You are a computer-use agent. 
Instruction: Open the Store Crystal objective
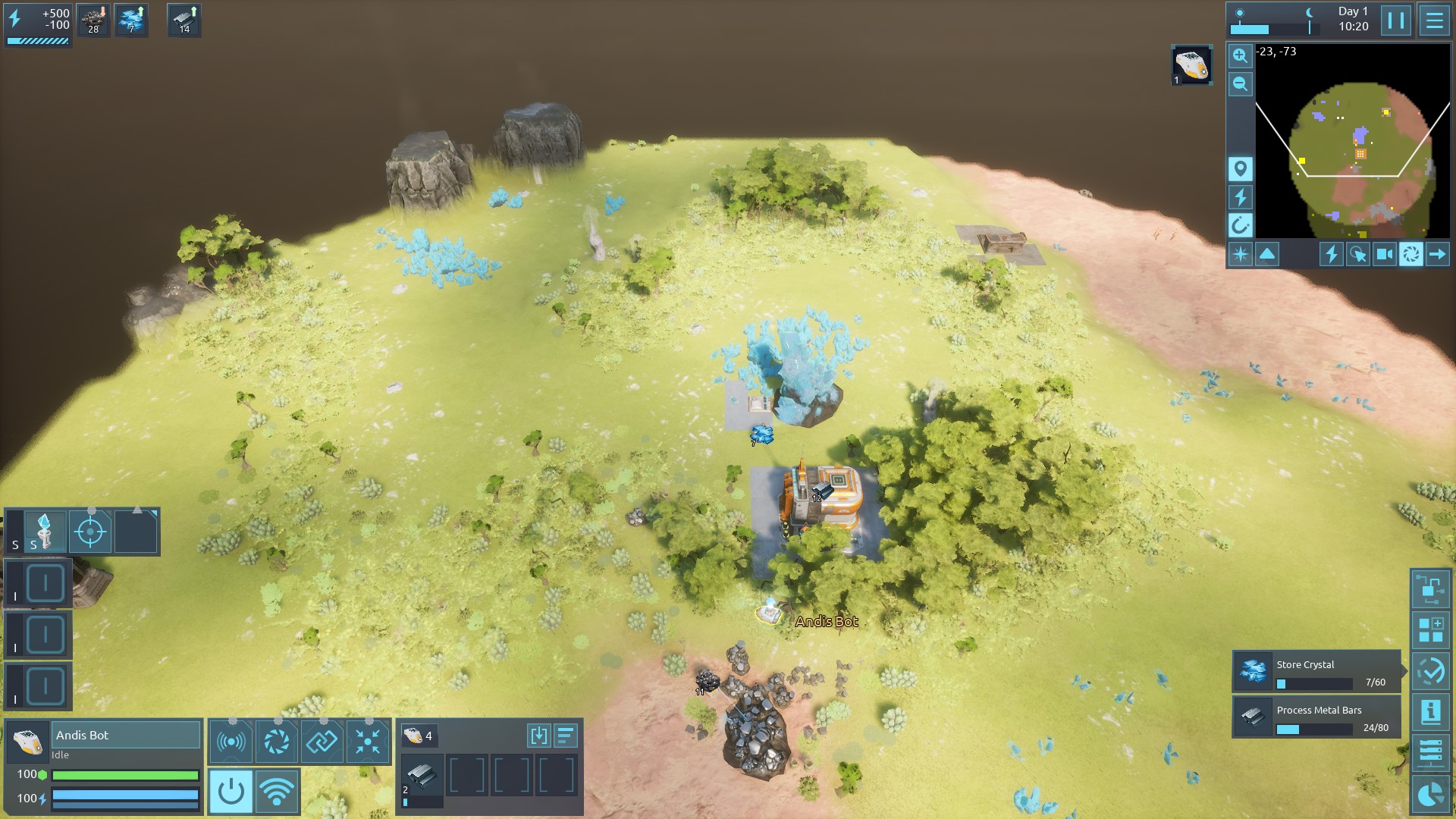click(x=1316, y=672)
